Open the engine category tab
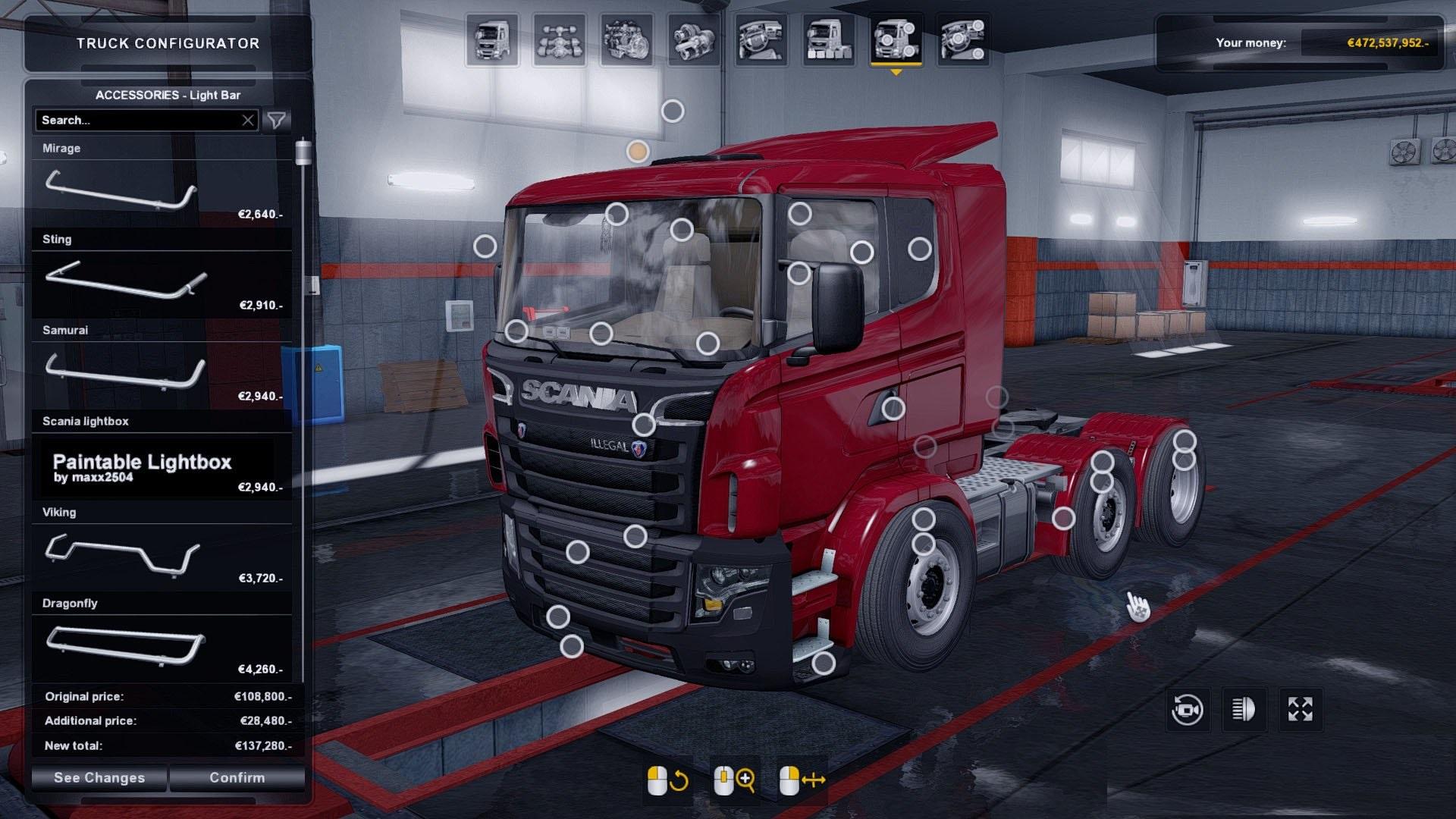 click(x=626, y=41)
